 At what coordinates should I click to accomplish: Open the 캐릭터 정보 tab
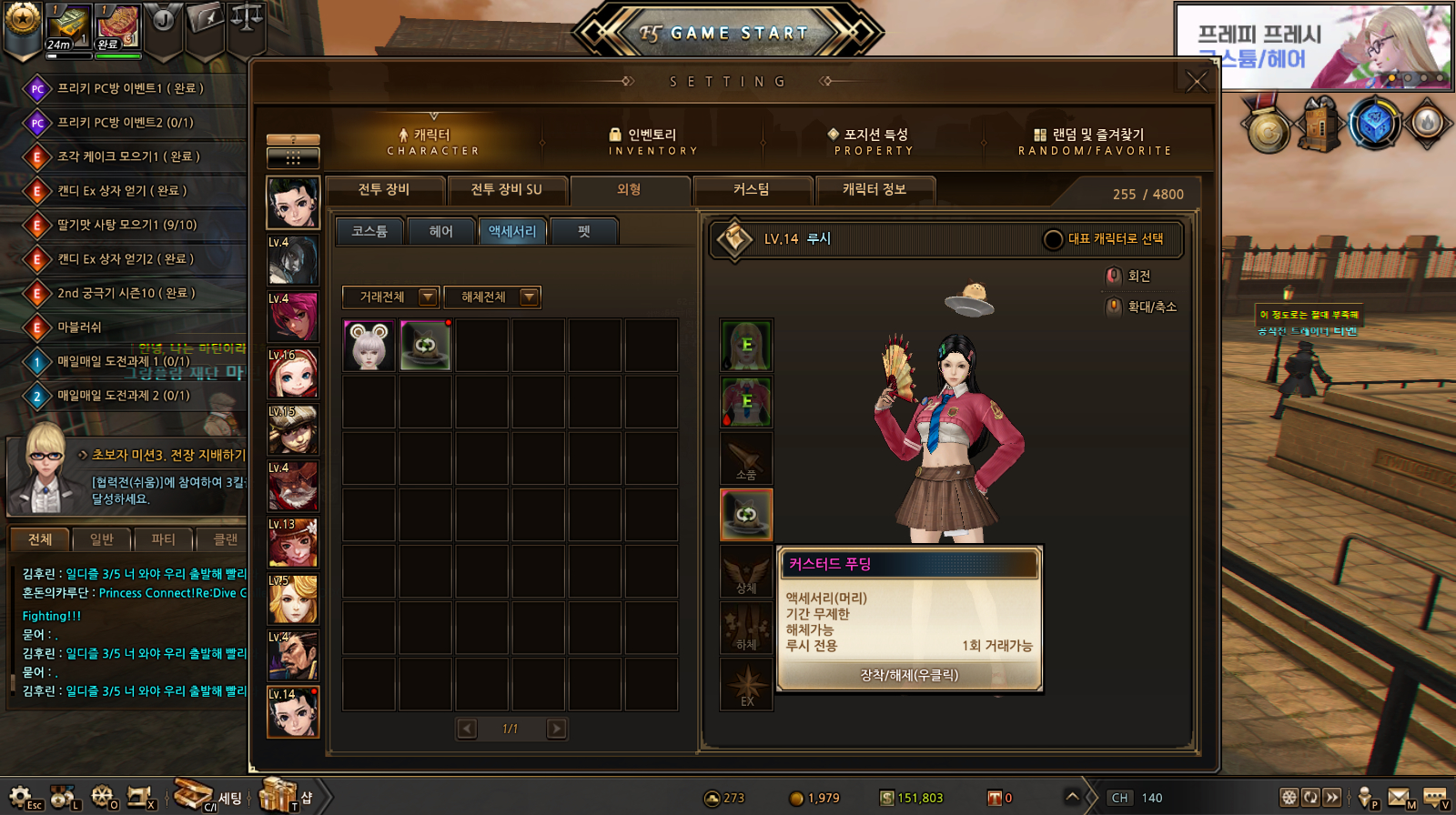pos(874,190)
